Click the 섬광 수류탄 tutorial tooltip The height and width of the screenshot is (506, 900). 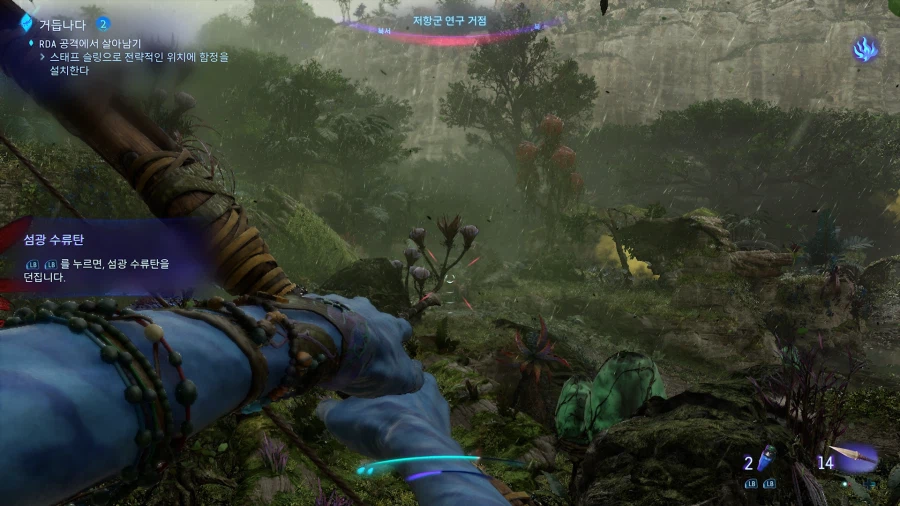coord(98,256)
